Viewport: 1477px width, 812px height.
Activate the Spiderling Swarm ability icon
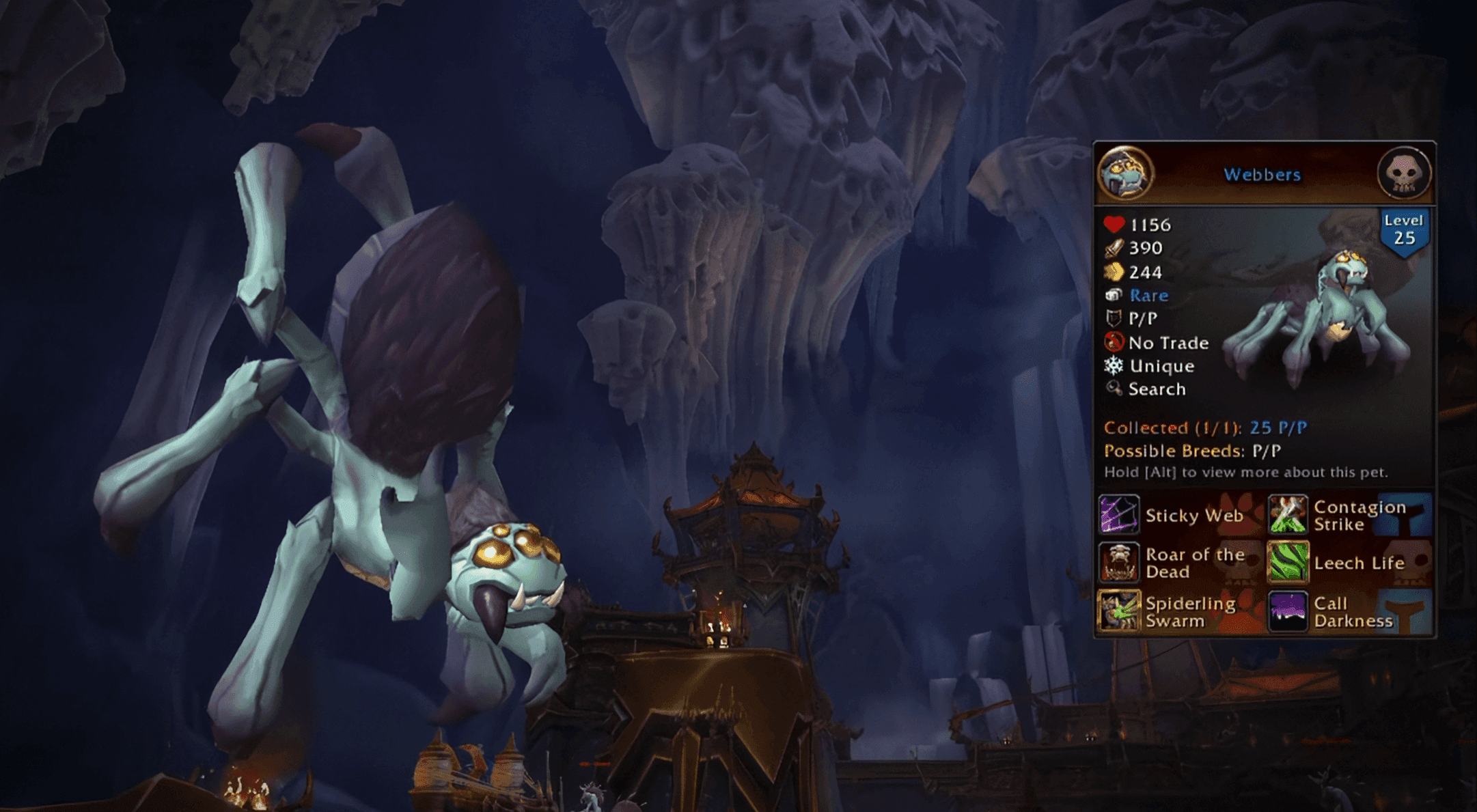[1118, 611]
